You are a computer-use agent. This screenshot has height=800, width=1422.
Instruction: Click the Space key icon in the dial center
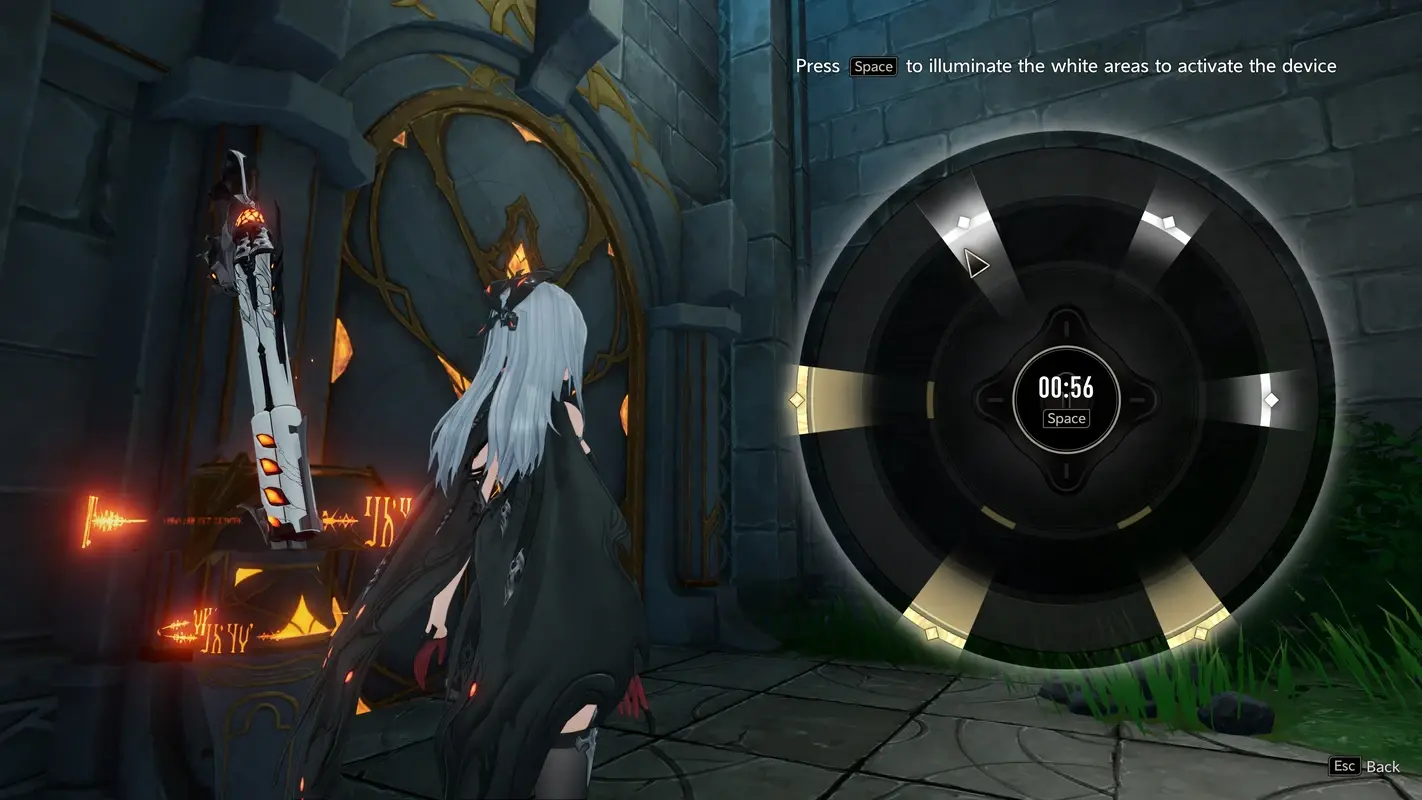click(x=1065, y=418)
